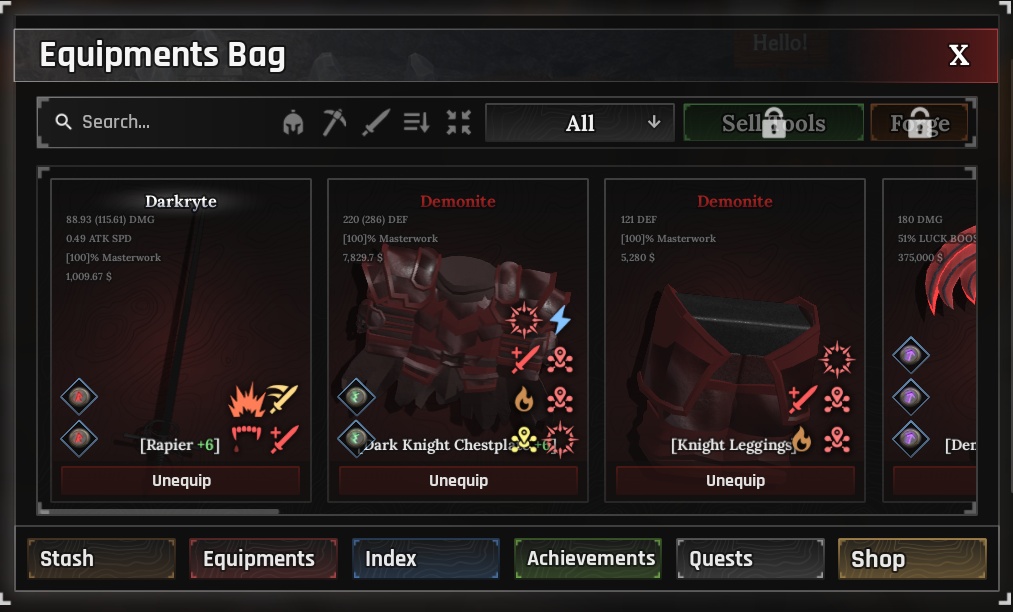Screen dimensions: 1013x612
Task: Filter by helmet armor icon
Action: [x=293, y=123]
